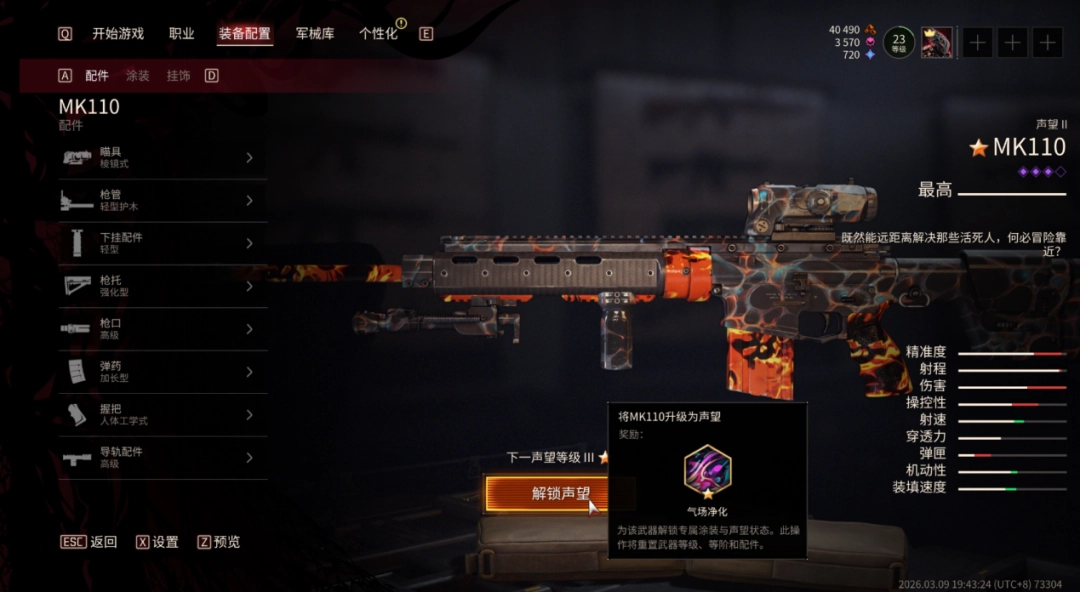
Task: Open the 军械库 tab
Action: [x=315, y=34]
